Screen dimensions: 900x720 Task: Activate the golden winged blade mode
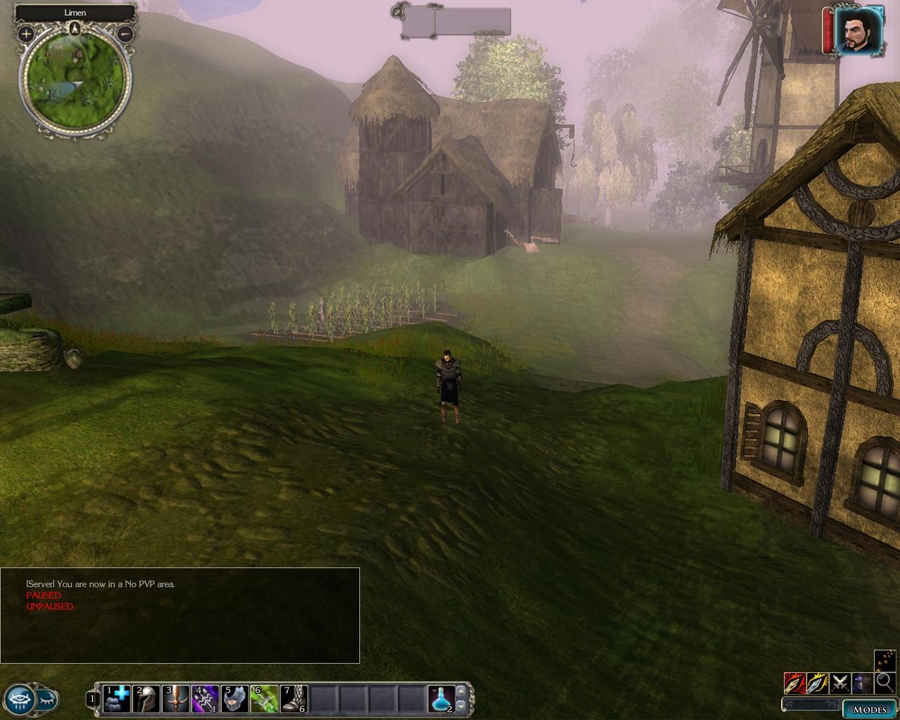pyautogui.click(x=818, y=683)
